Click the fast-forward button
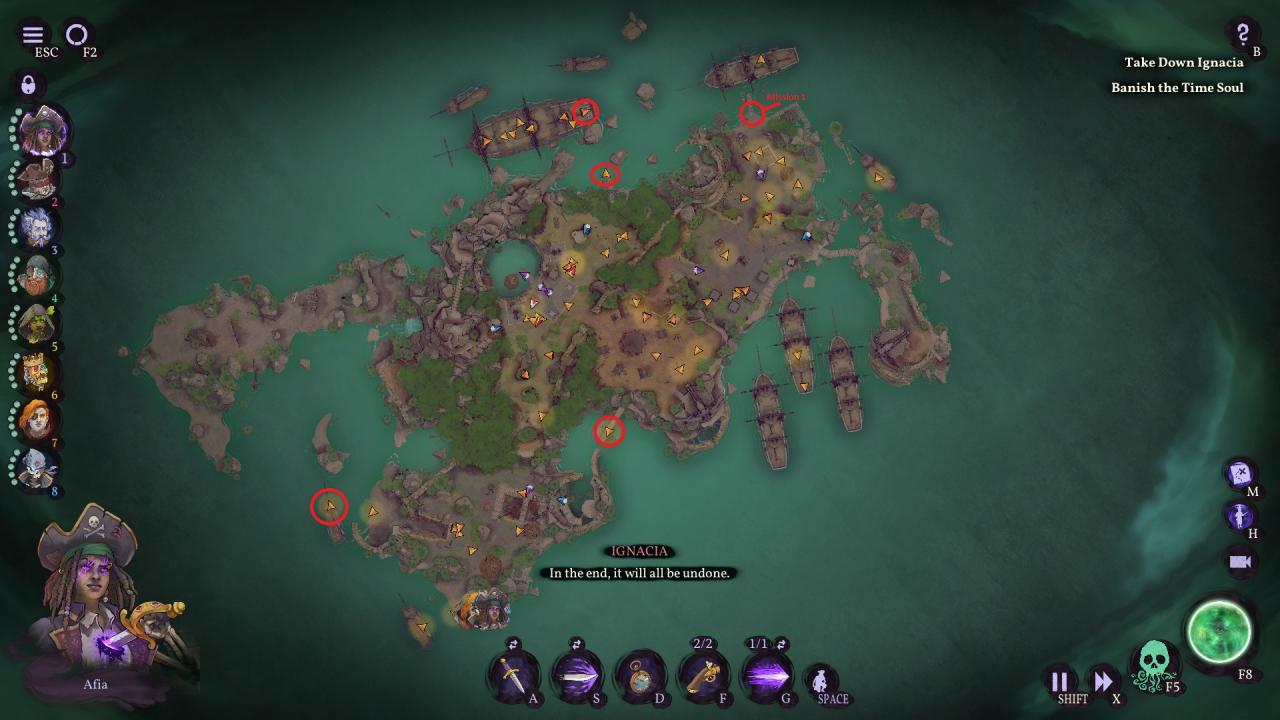The height and width of the screenshot is (720, 1280). point(1102,682)
